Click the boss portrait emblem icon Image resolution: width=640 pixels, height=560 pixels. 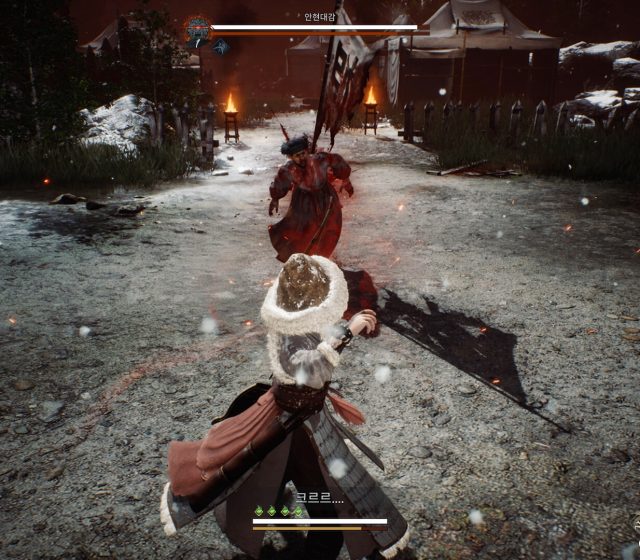click(197, 28)
